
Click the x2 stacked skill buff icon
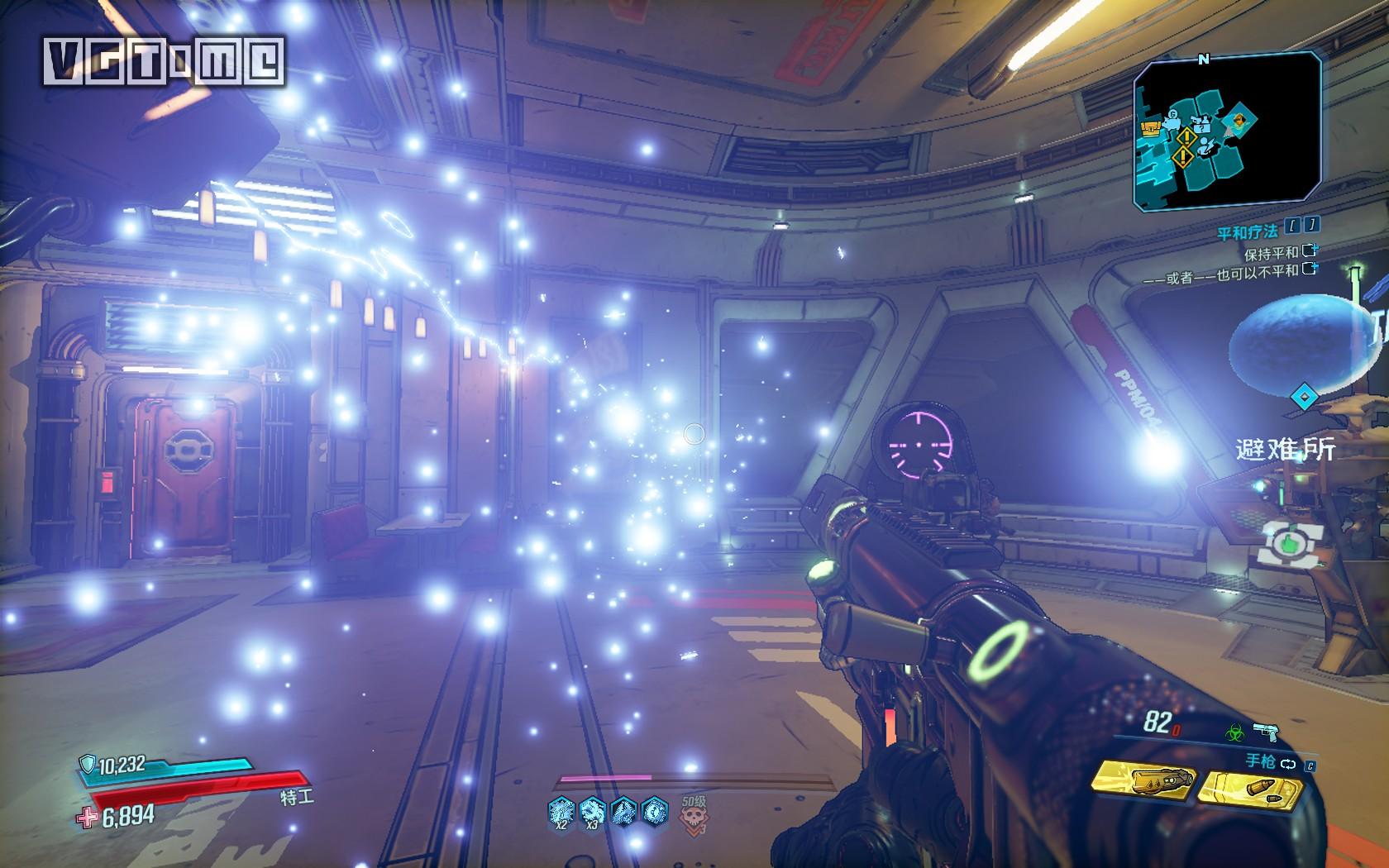(x=561, y=811)
